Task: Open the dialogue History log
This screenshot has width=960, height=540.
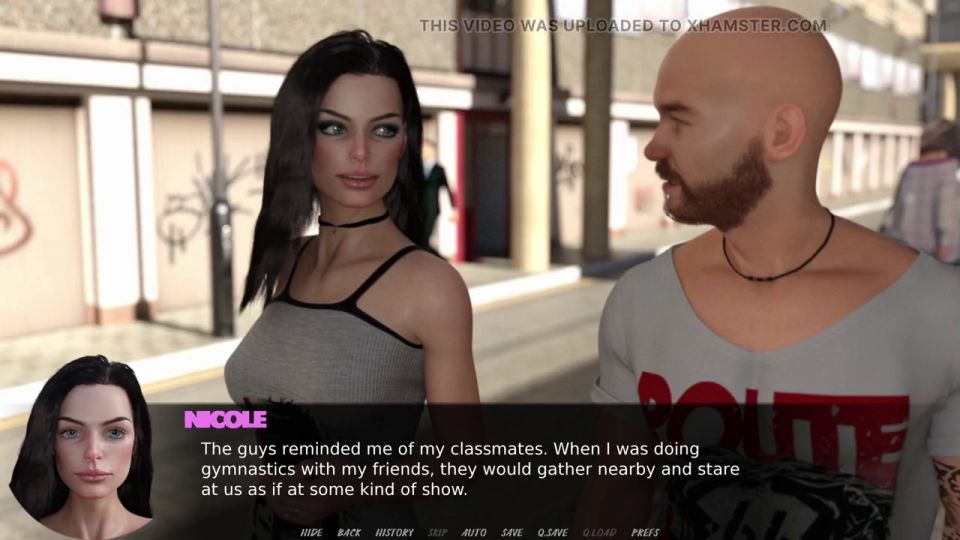Action: point(394,532)
